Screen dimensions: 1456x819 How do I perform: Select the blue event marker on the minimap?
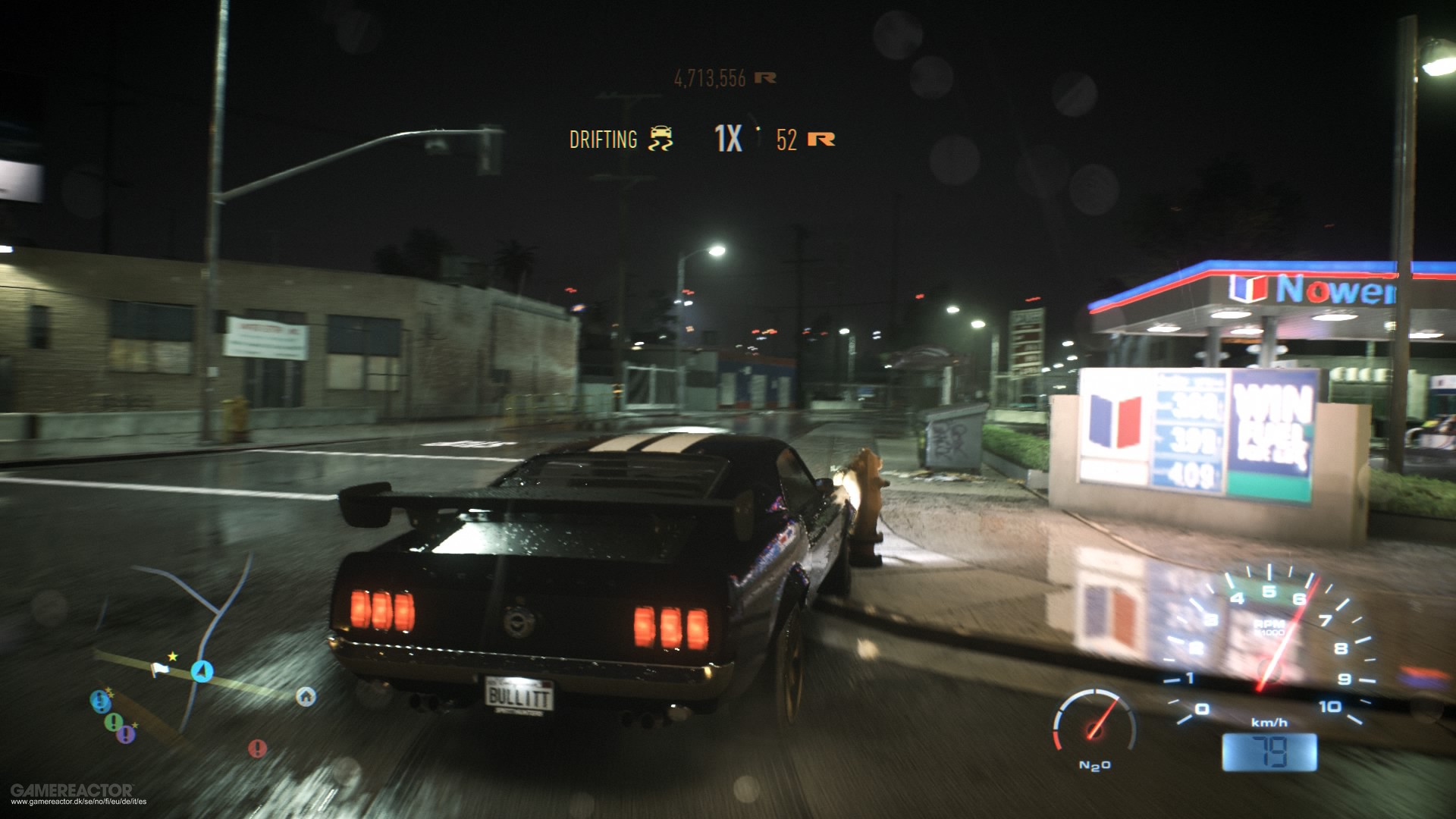click(102, 701)
